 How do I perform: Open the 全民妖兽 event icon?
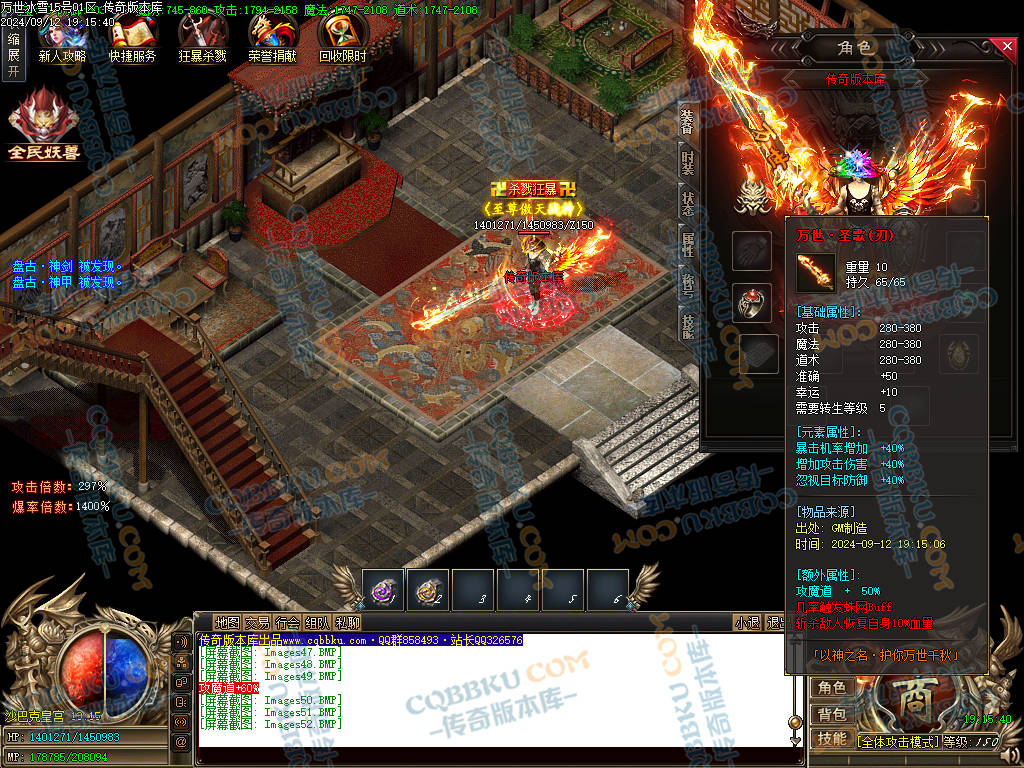(x=44, y=124)
